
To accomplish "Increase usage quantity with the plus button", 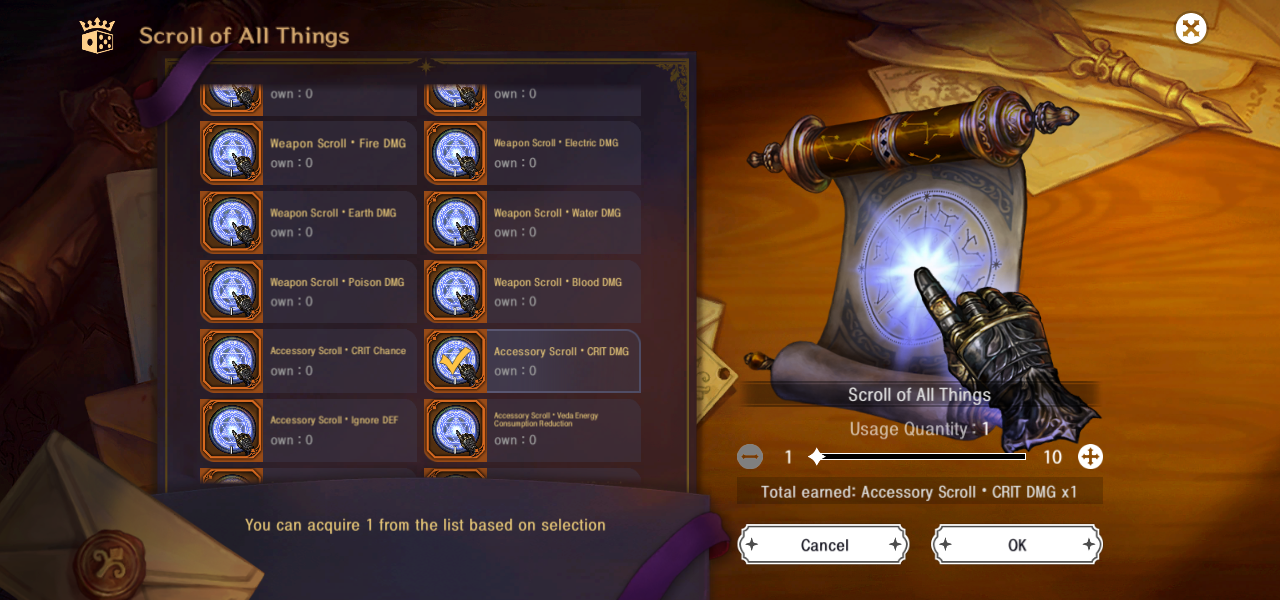I will (1090, 457).
